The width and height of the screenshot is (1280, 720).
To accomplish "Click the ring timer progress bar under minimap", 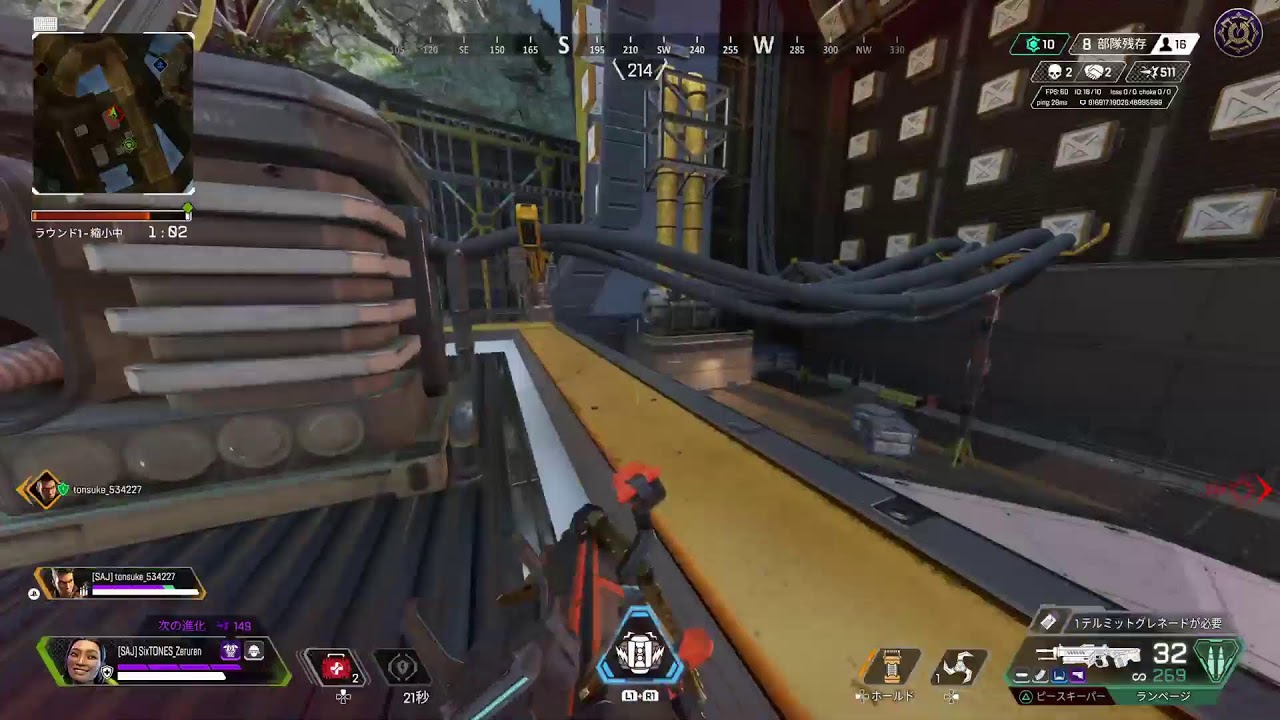I will click(x=110, y=213).
